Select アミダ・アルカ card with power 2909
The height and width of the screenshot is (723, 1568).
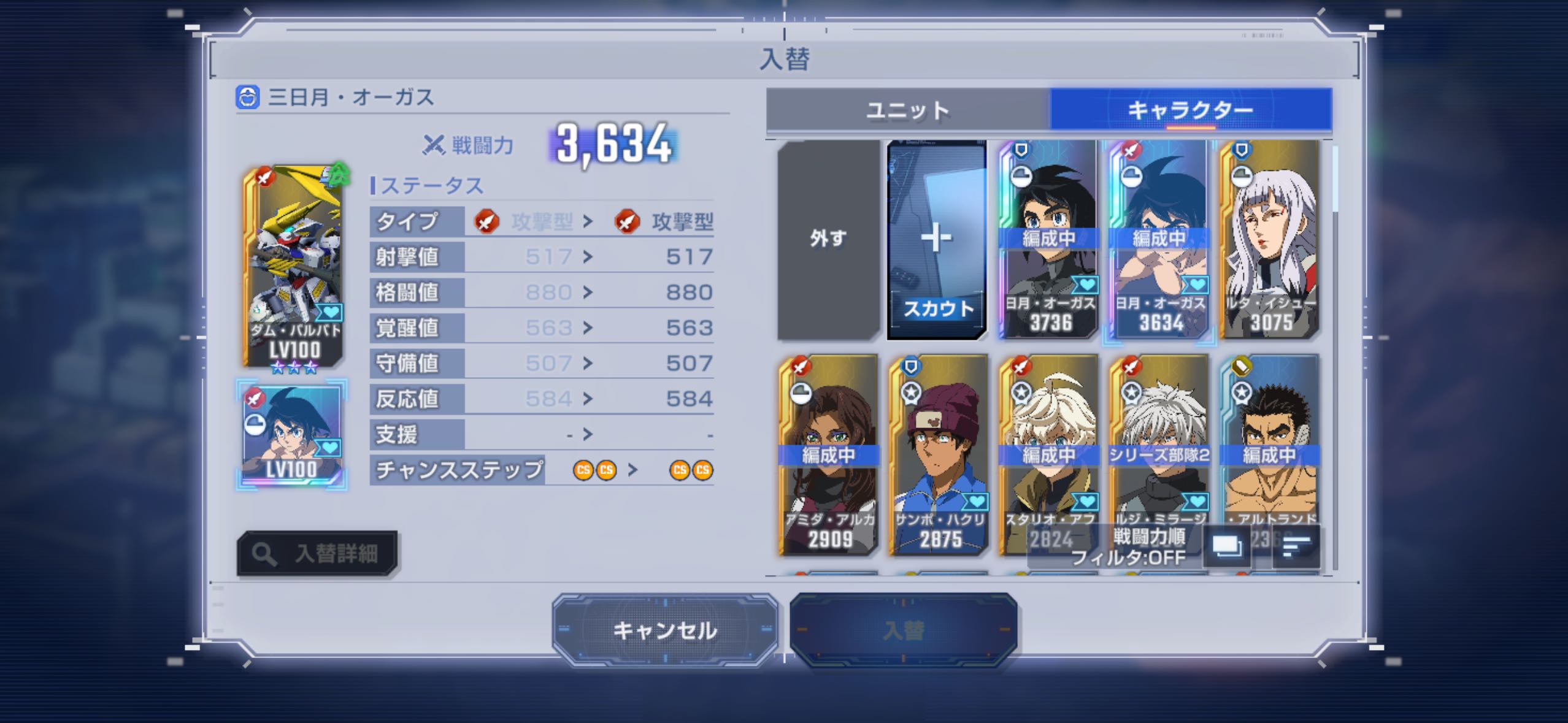tap(828, 455)
